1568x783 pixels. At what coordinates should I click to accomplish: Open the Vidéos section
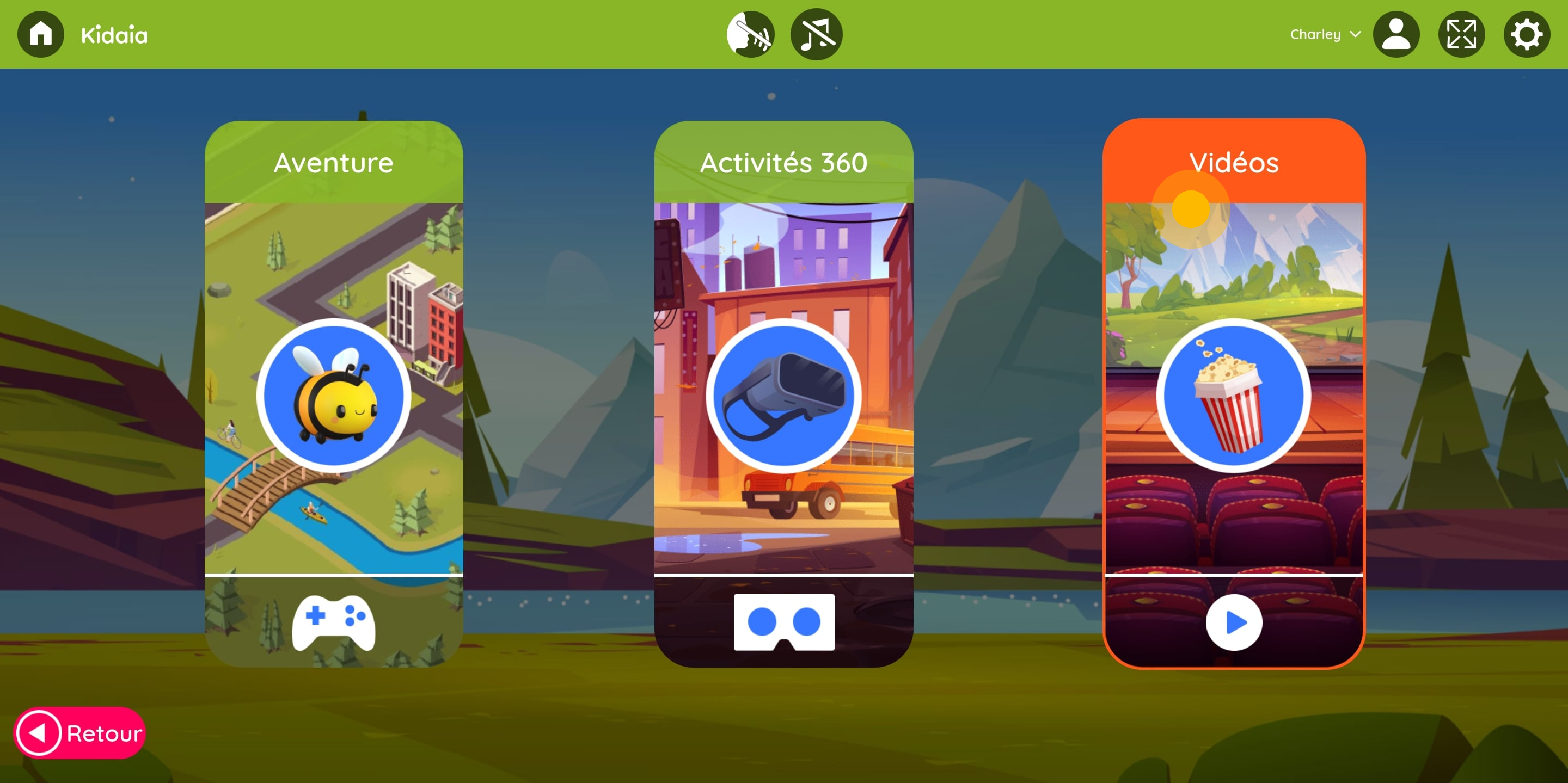(1234, 162)
